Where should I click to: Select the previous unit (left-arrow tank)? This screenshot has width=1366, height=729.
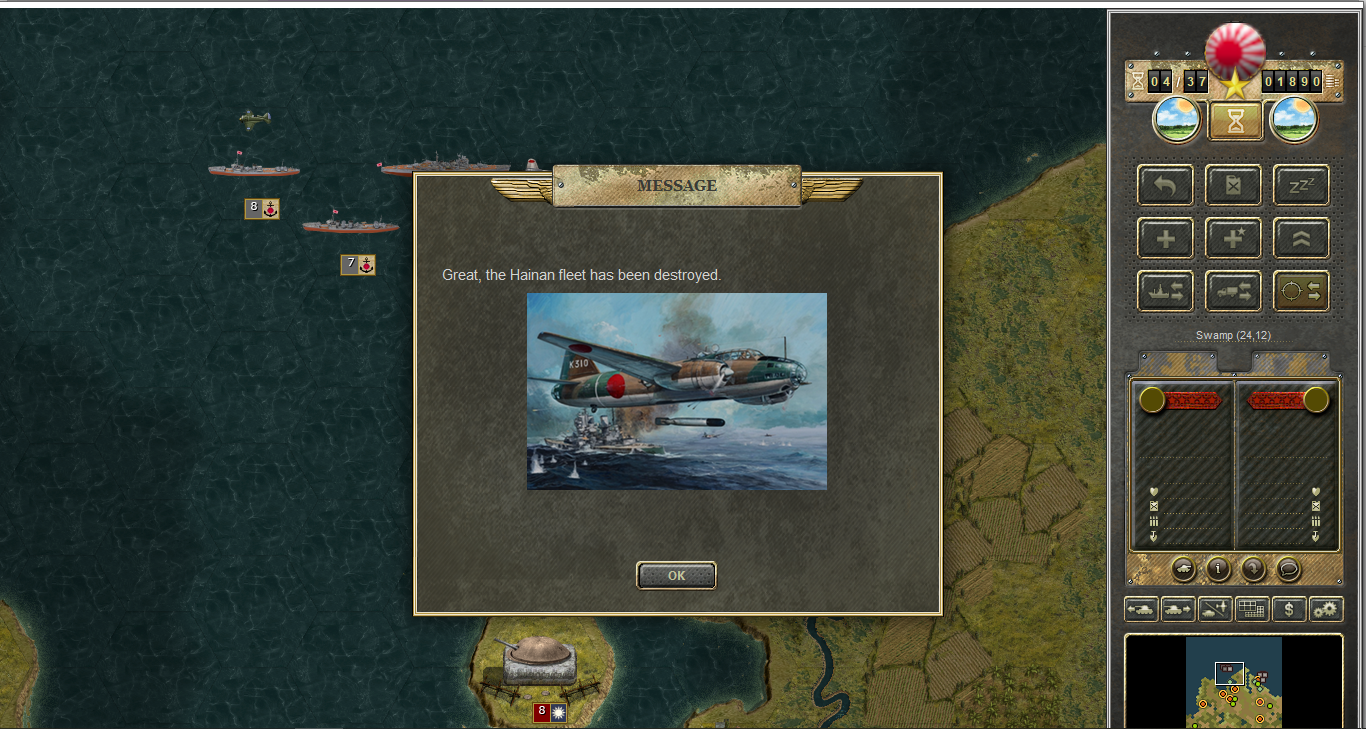[1141, 608]
